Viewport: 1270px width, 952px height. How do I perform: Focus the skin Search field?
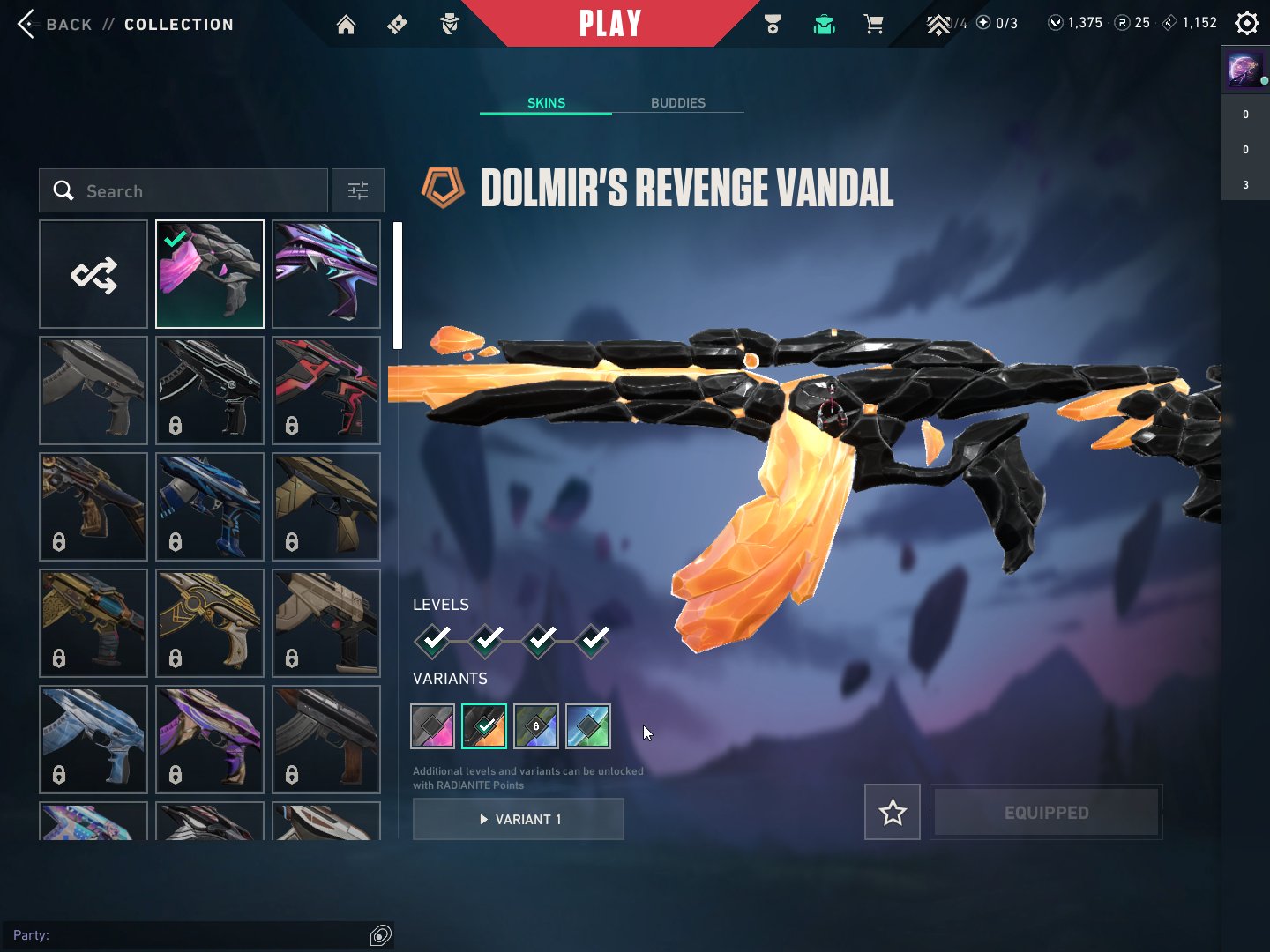coord(194,191)
